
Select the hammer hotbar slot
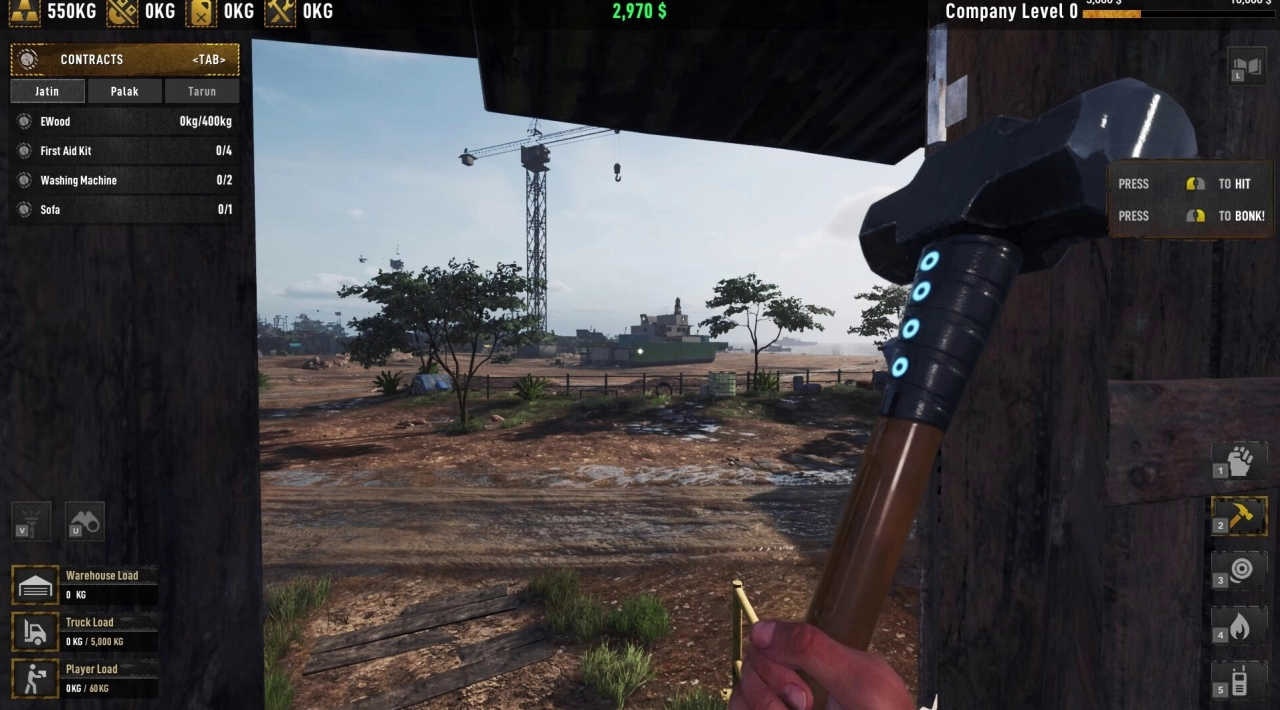click(1240, 516)
